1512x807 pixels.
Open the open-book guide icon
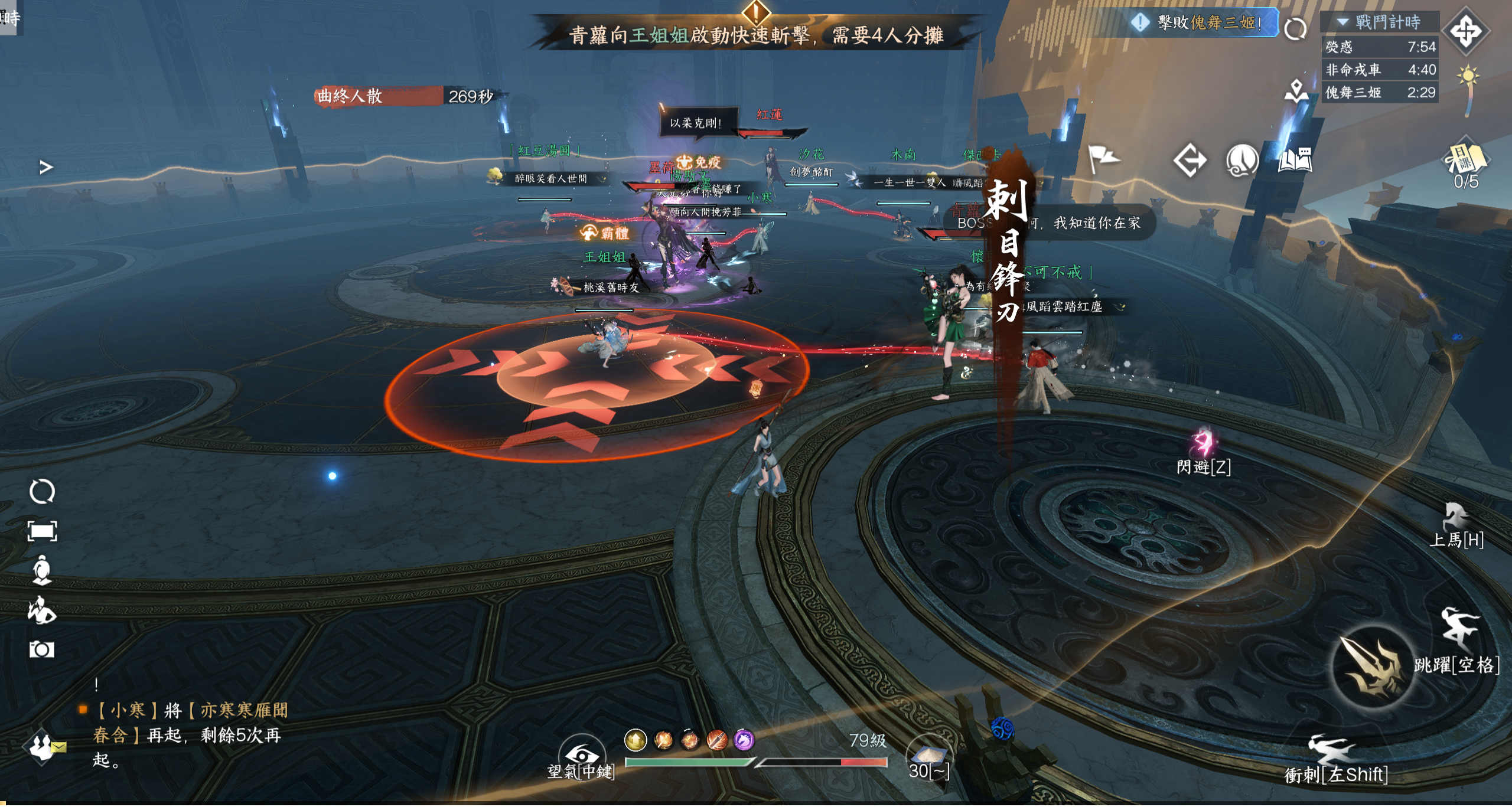1295,160
